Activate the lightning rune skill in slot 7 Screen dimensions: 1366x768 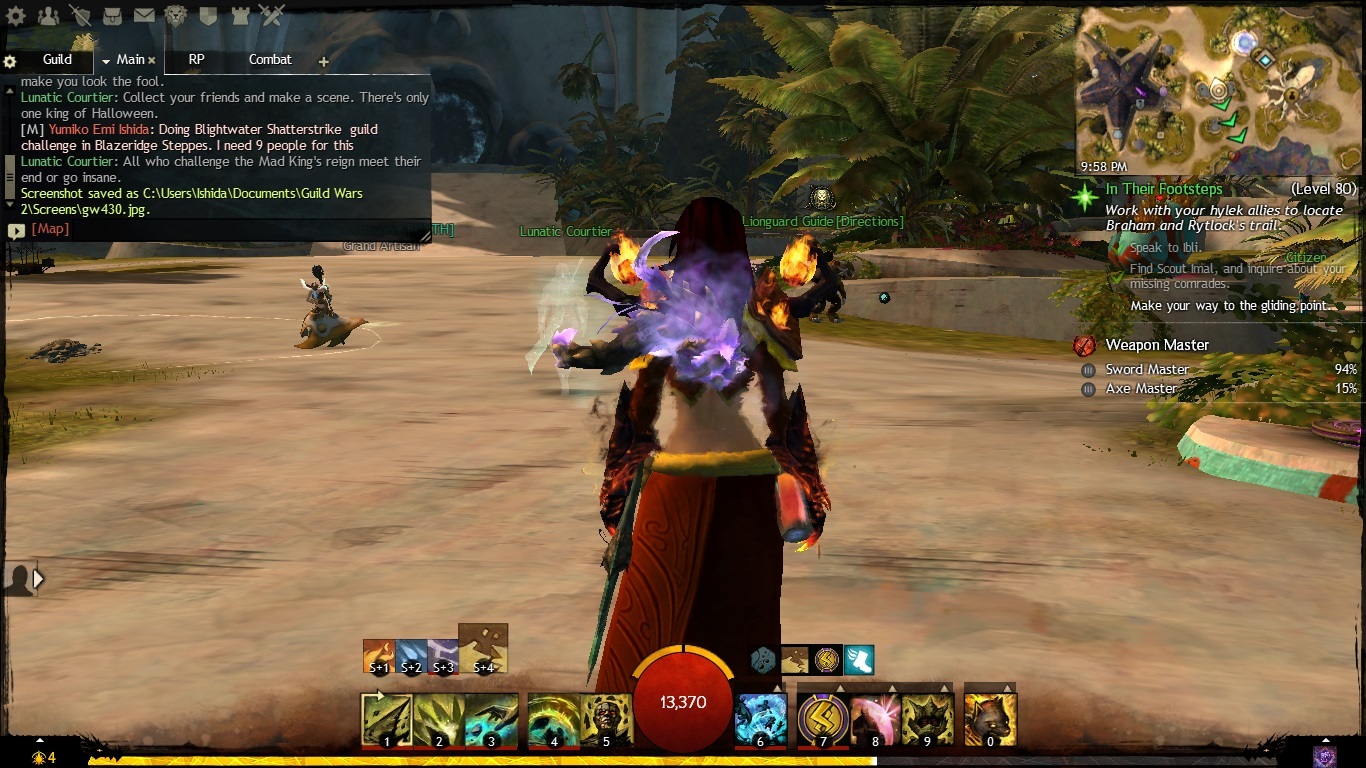[823, 719]
